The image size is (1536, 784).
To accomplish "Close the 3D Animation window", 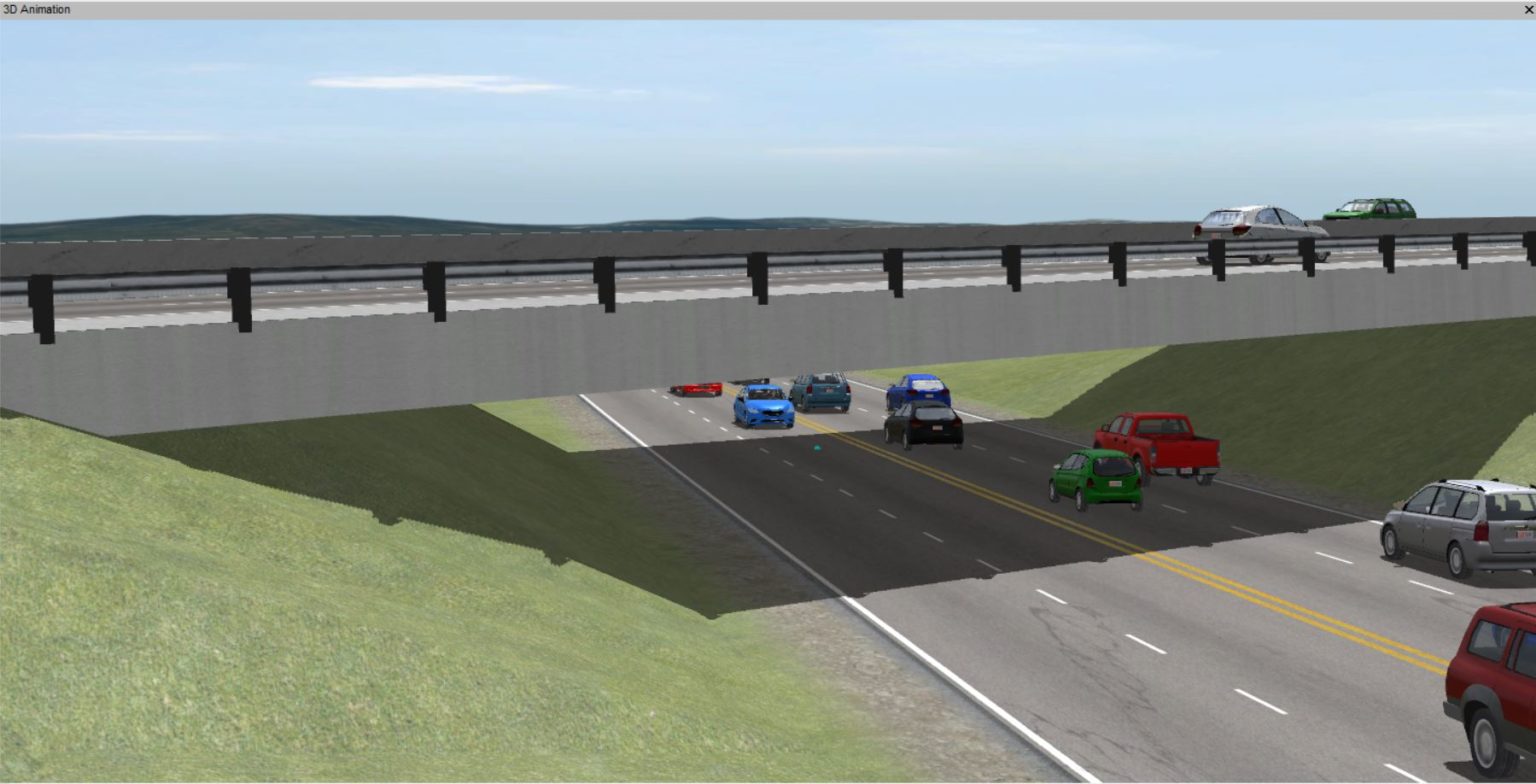I will 1527,8.
